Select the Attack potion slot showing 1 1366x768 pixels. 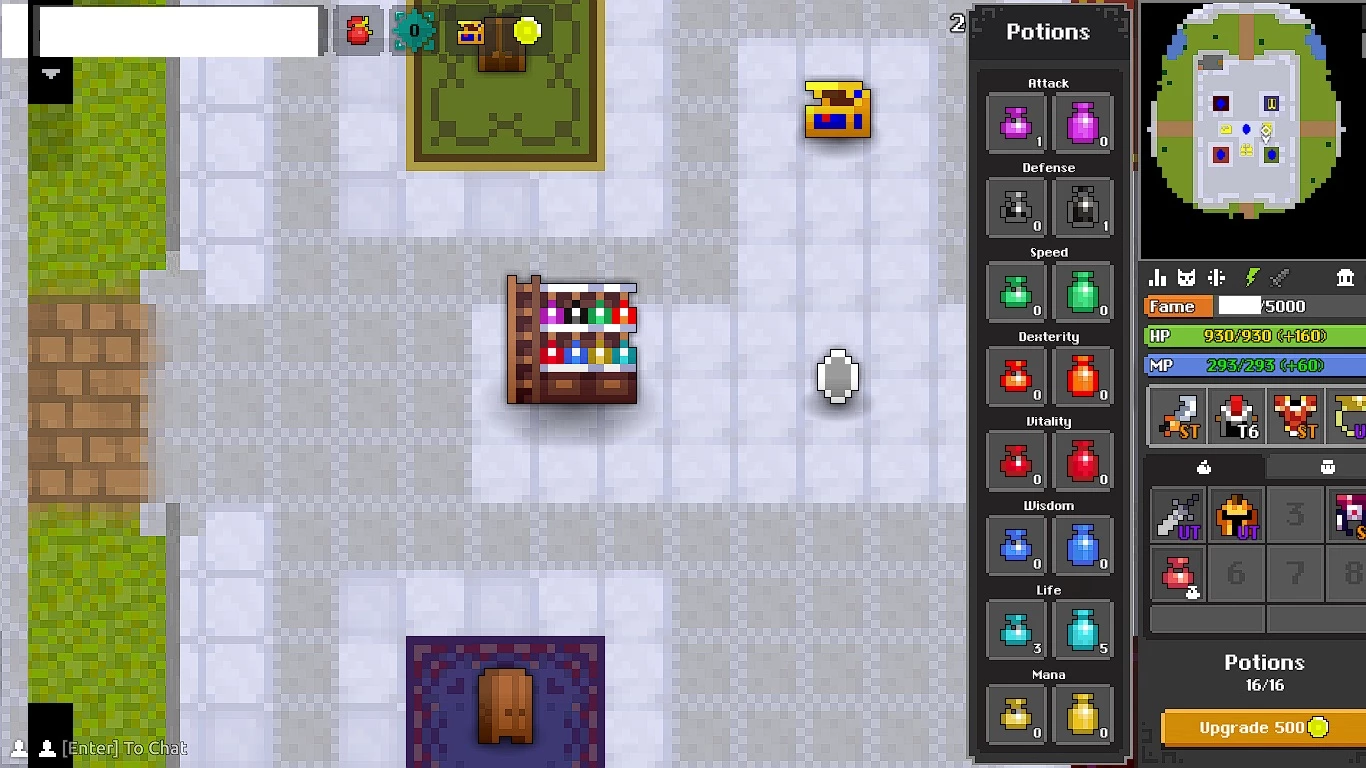coord(1016,122)
